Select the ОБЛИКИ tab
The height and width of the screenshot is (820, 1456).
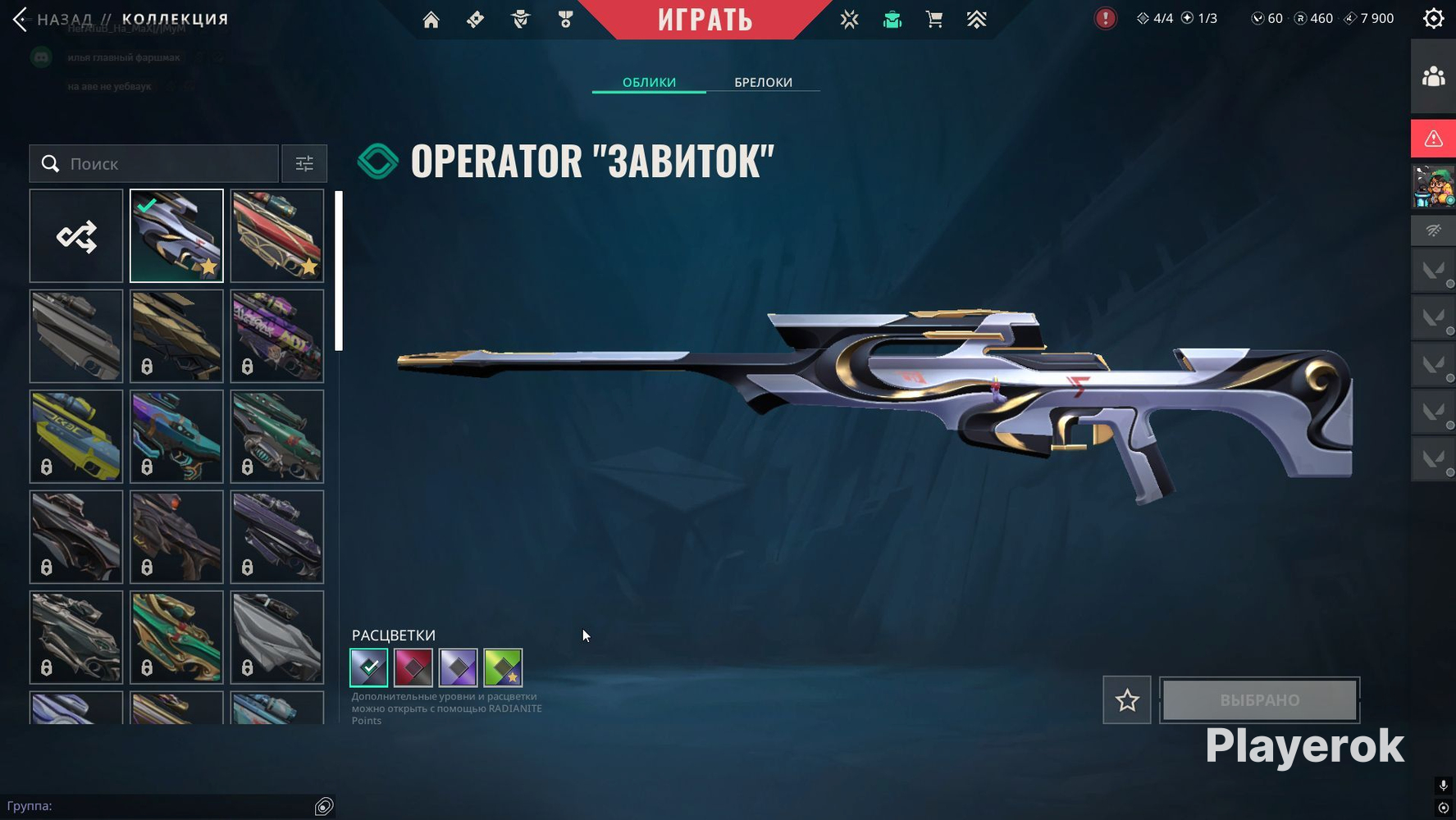(649, 82)
